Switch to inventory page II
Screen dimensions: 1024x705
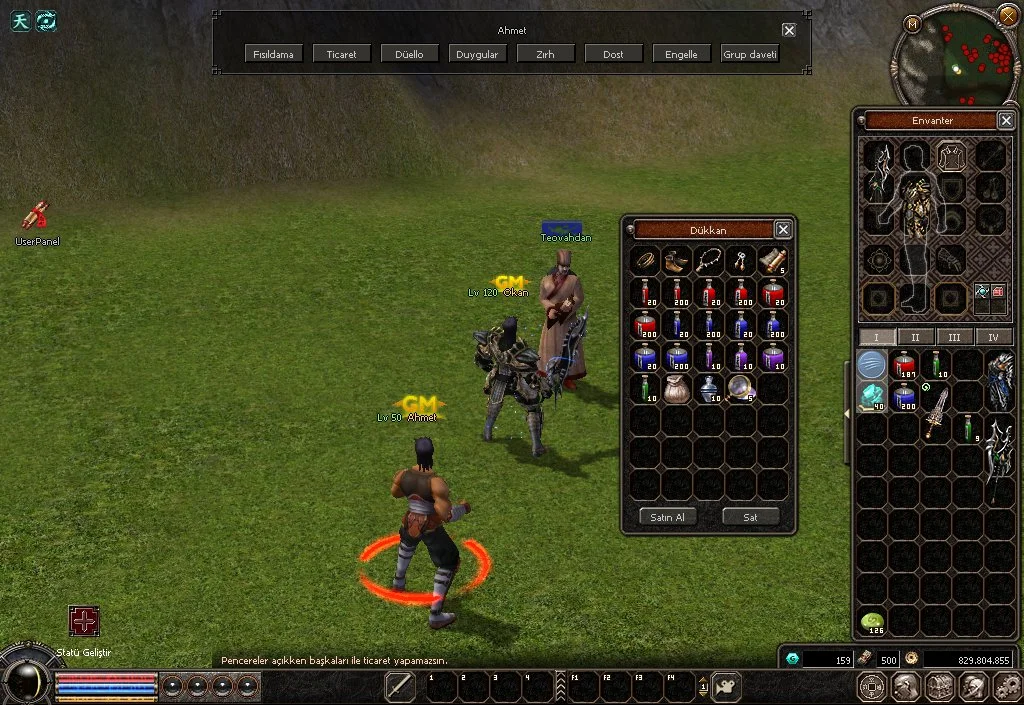click(915, 337)
